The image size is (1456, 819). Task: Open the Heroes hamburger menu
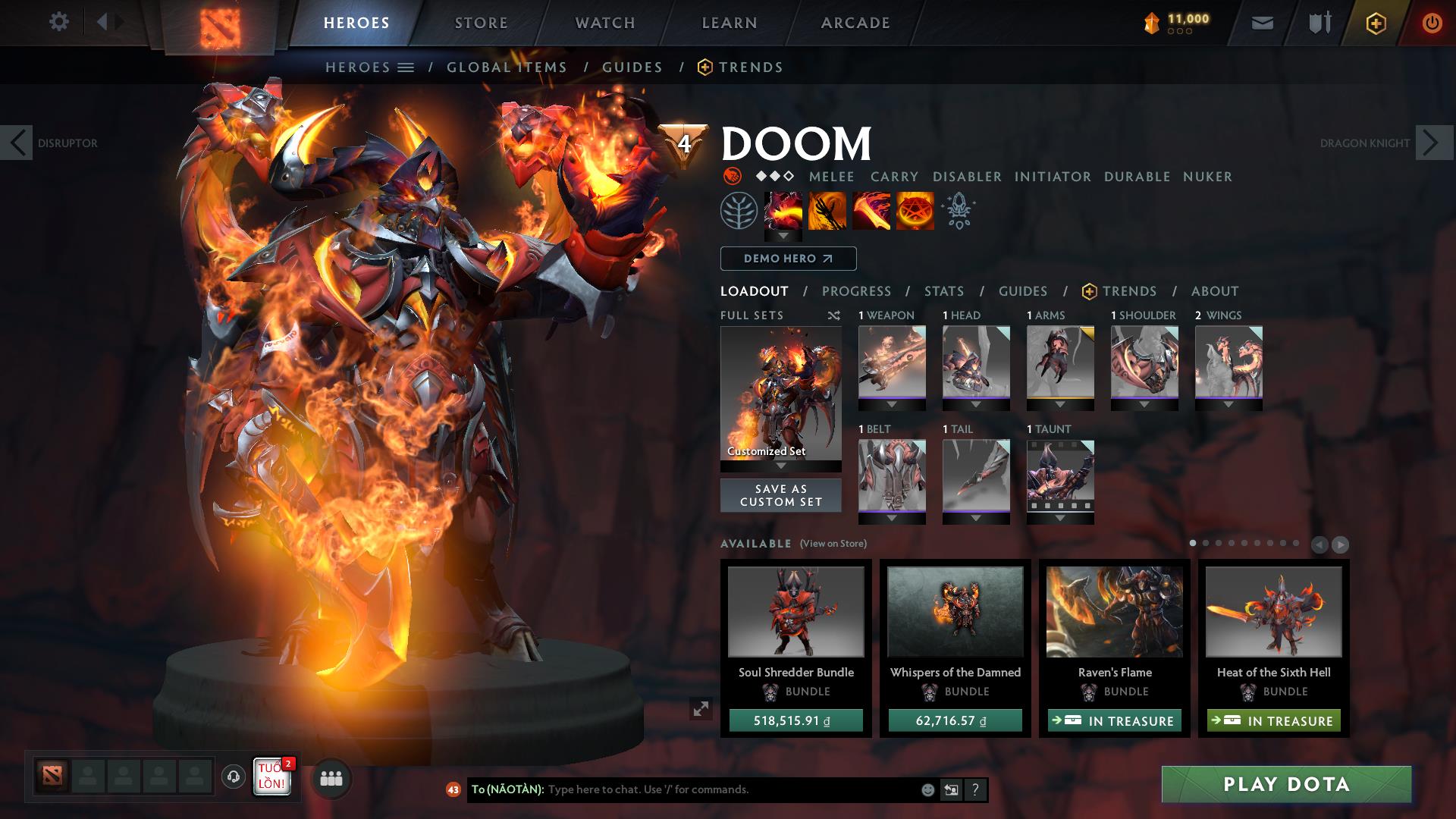coord(407,67)
